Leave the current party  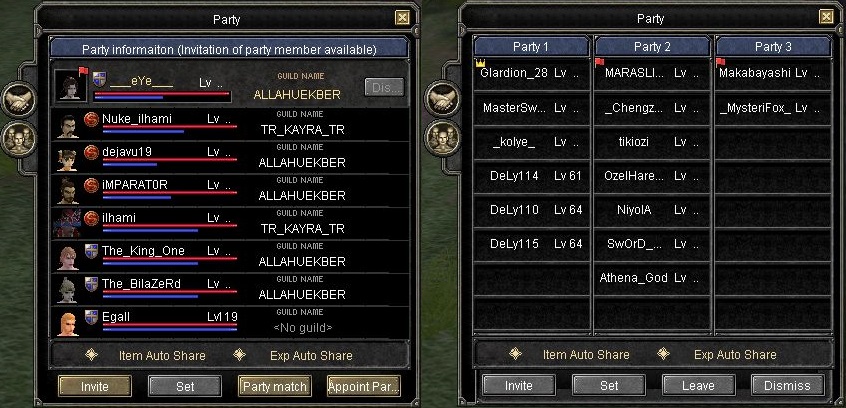(x=698, y=385)
